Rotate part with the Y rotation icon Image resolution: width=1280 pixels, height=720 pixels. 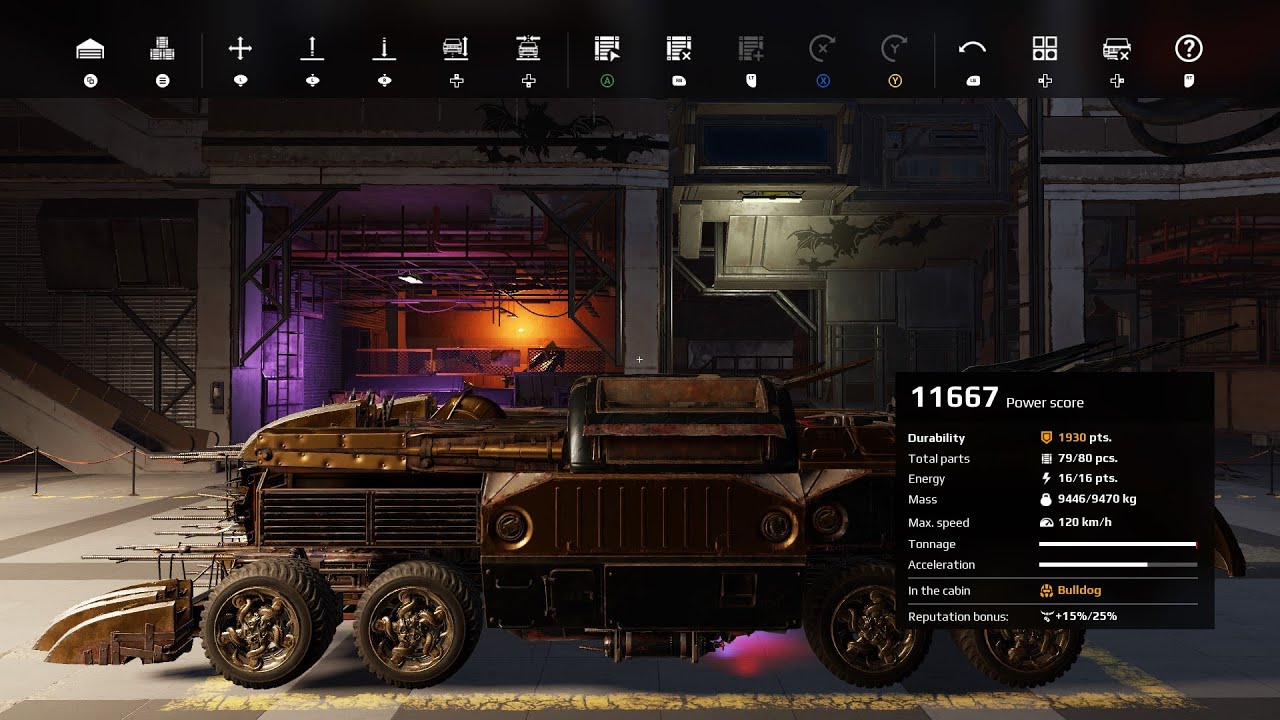point(894,48)
